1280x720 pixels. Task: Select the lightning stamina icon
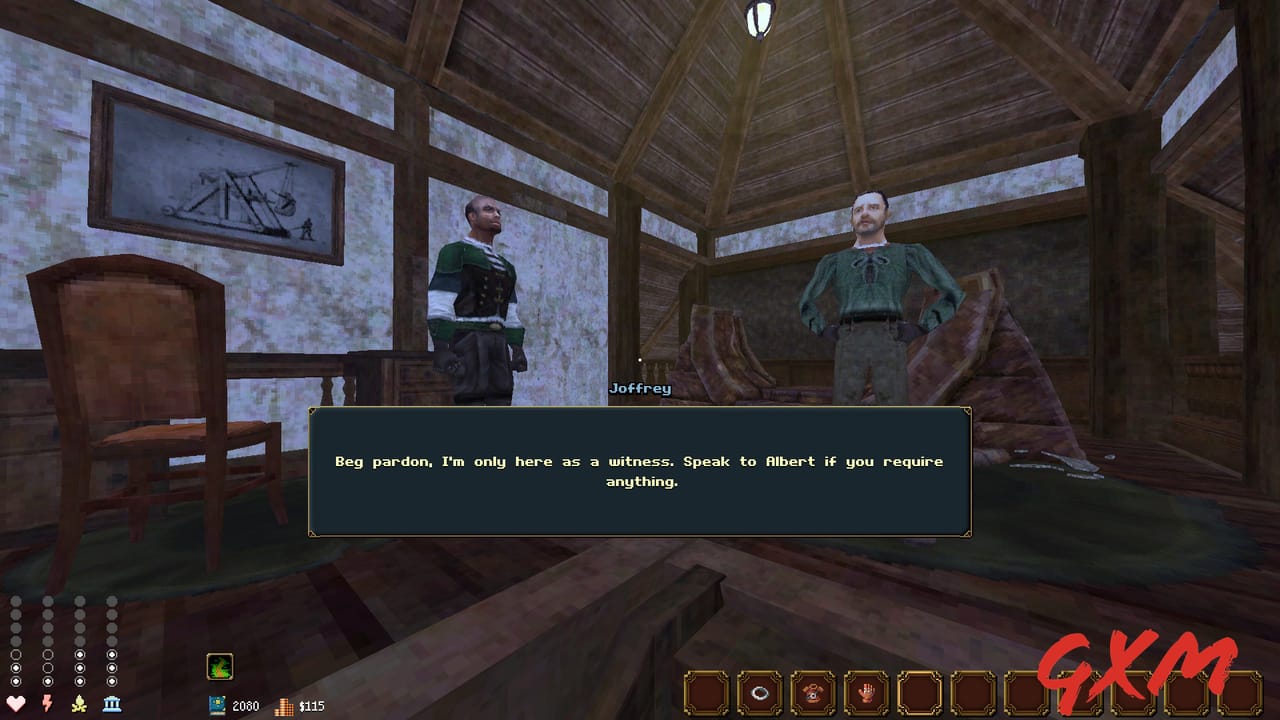pos(48,703)
